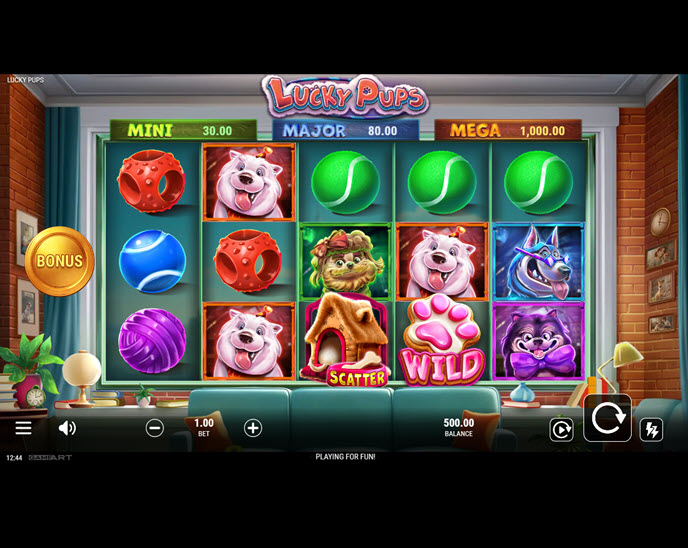Viewport: 688px width, 548px height.
Task: Open the autoplay options
Action: tap(561, 430)
